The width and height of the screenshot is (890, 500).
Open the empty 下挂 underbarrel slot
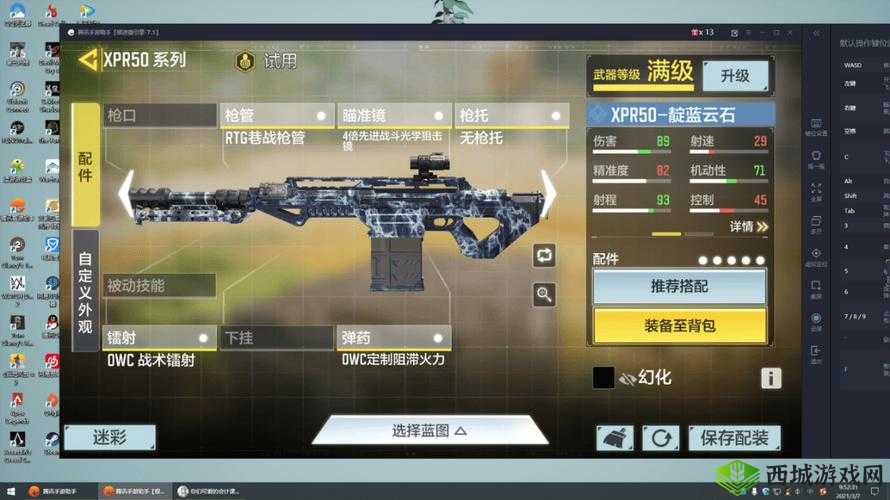277,338
